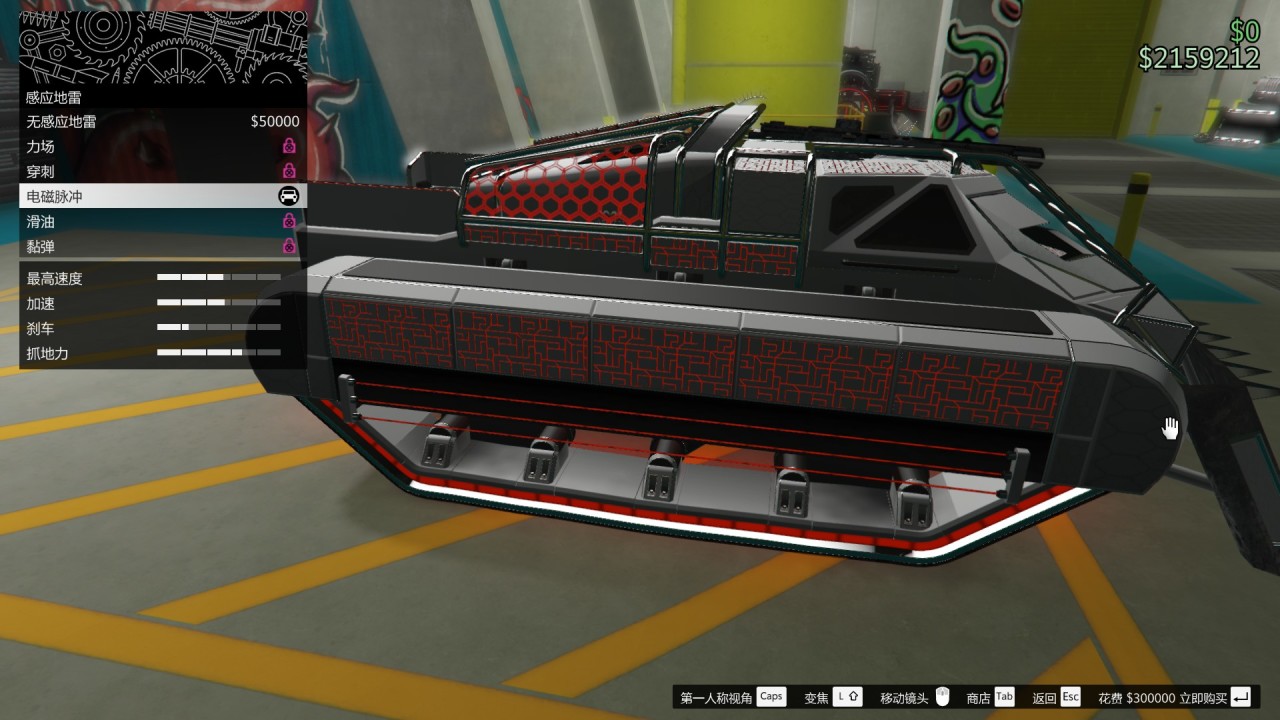Click the 最高速度 stat bar
The height and width of the screenshot is (720, 1280).
click(x=218, y=279)
